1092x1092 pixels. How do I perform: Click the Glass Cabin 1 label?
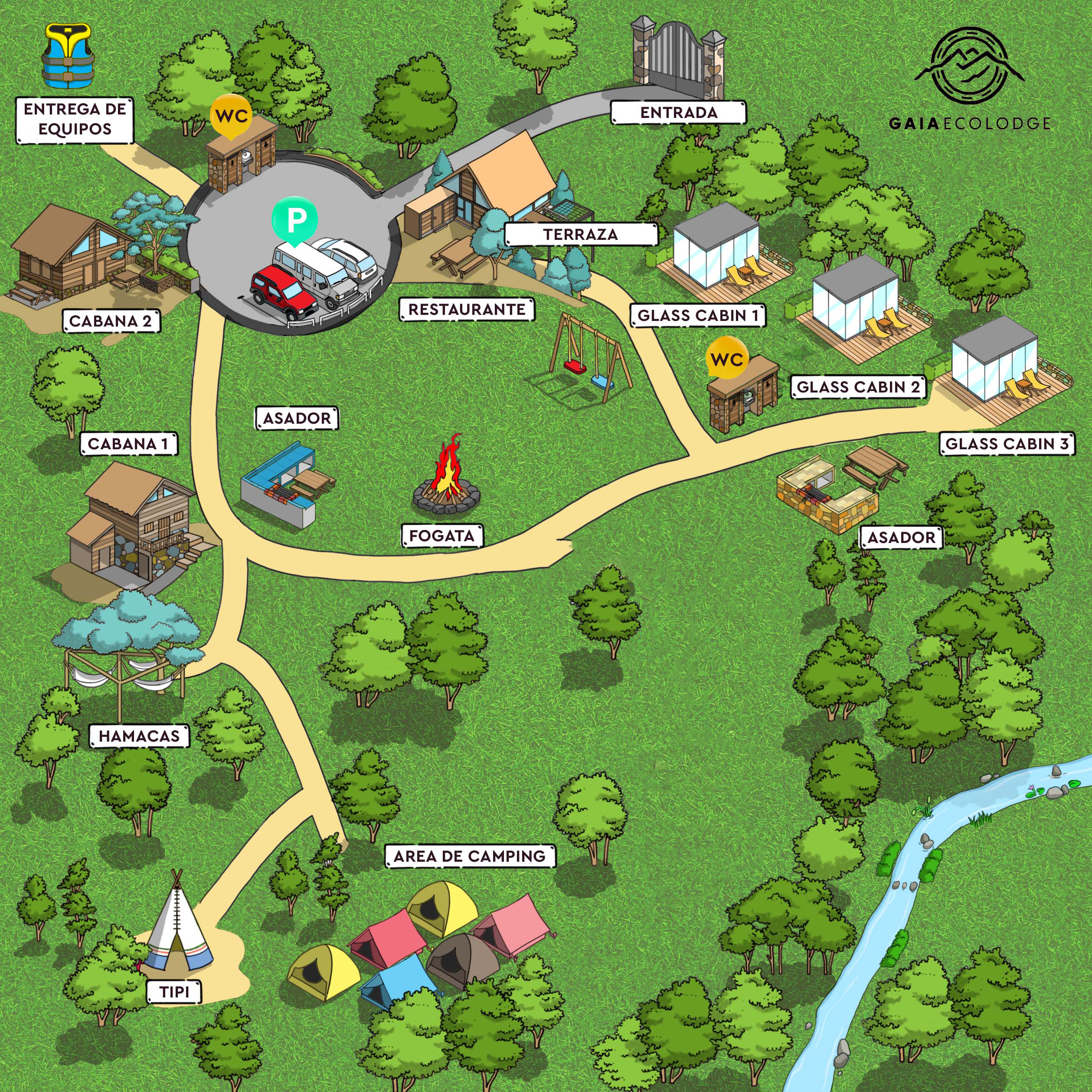click(698, 315)
